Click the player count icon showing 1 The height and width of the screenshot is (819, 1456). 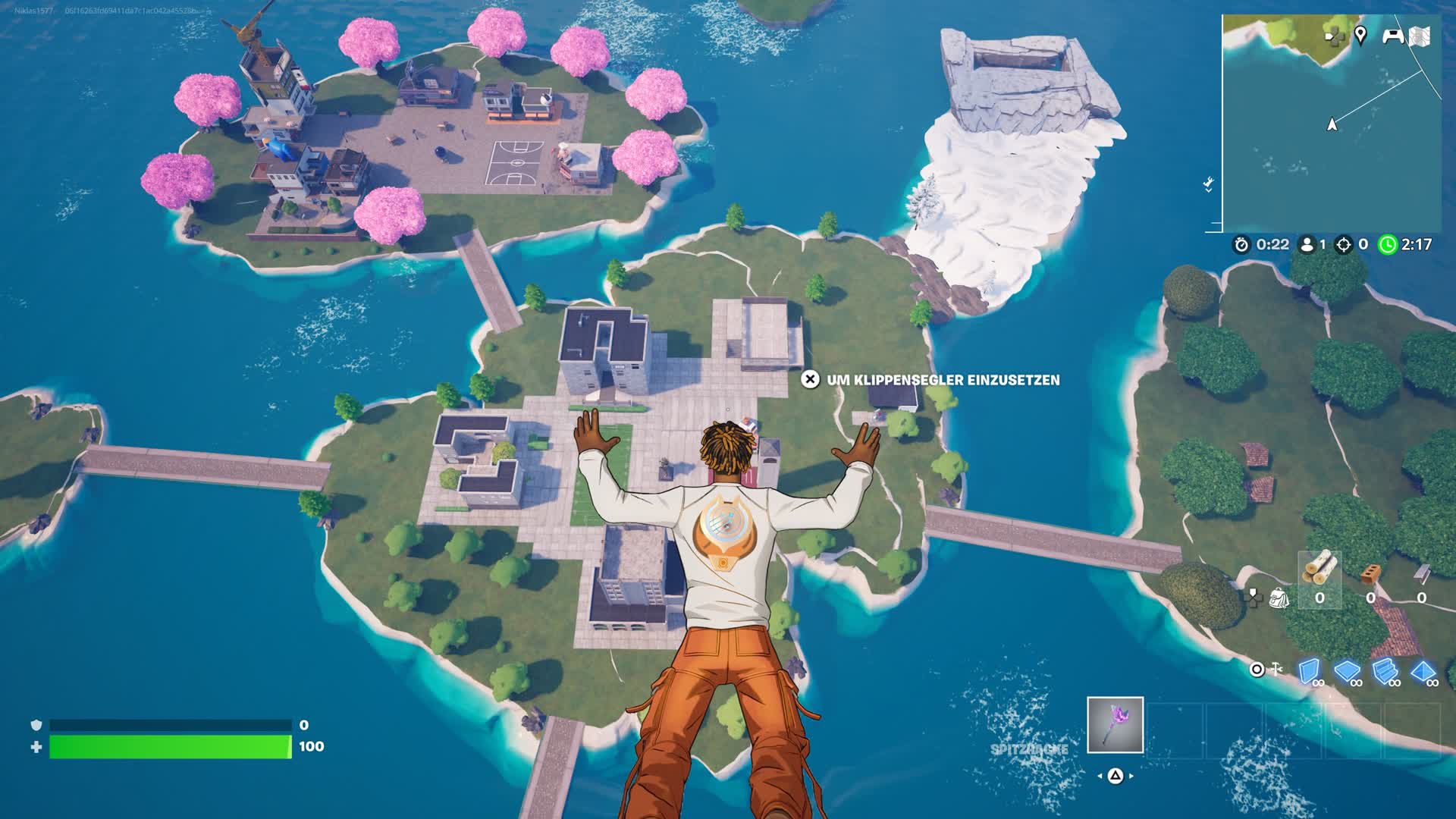coord(1307,244)
